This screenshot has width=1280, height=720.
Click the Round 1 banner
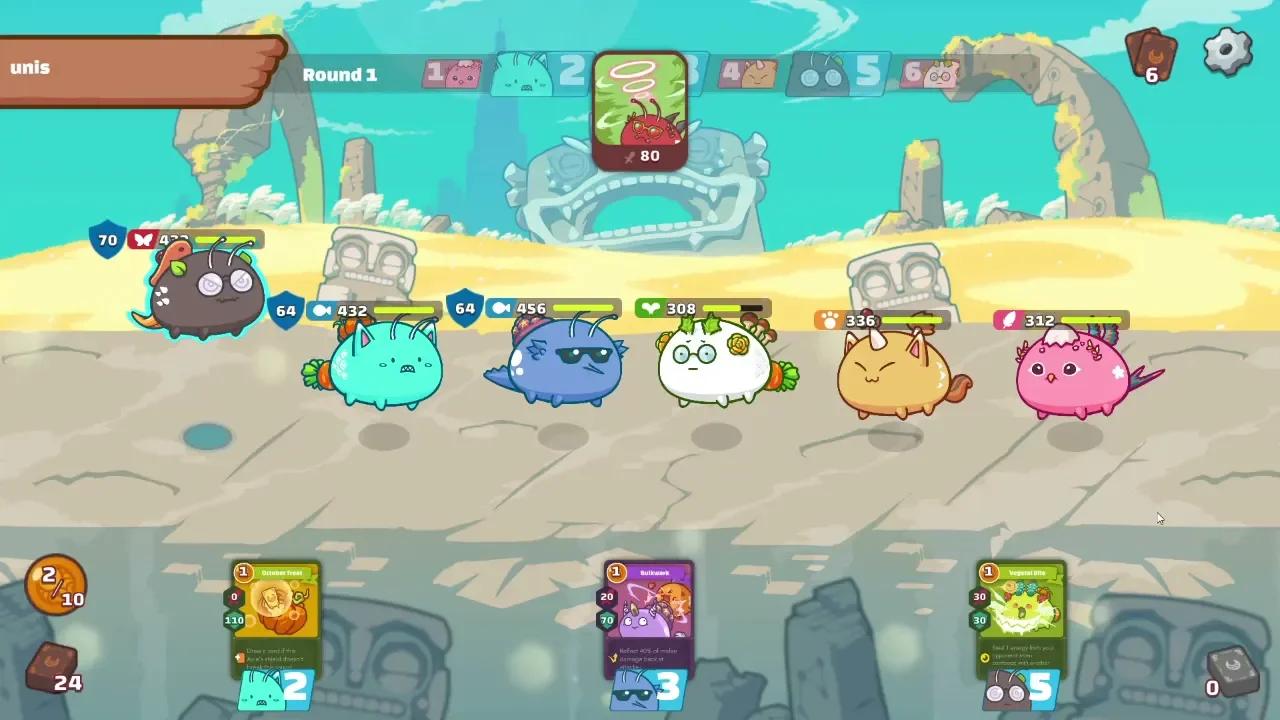[x=339, y=75]
